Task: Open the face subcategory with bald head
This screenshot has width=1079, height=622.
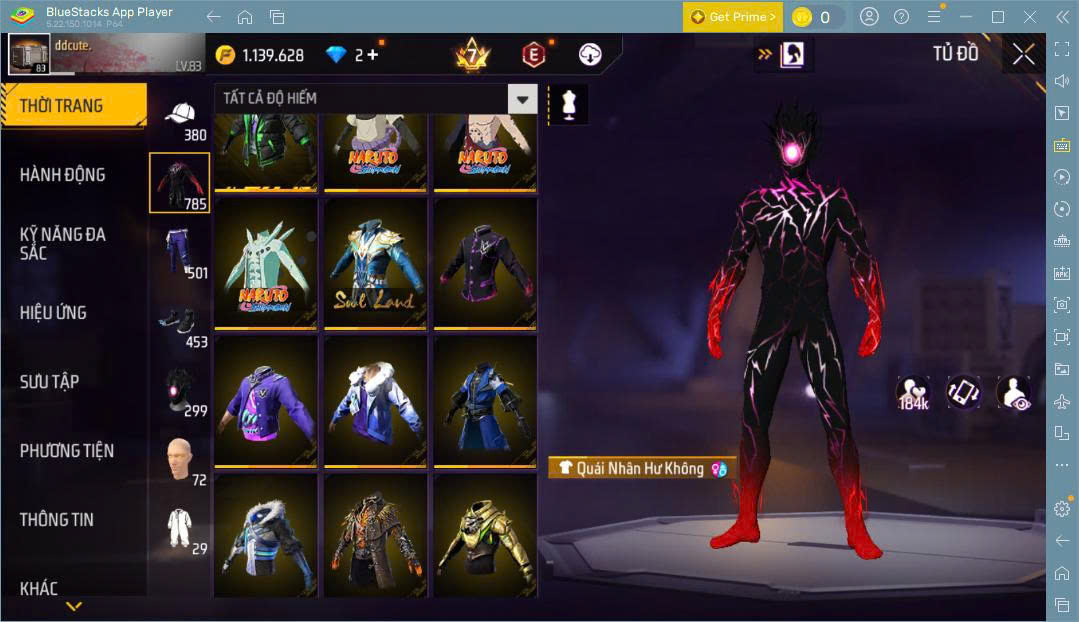Action: (x=179, y=459)
